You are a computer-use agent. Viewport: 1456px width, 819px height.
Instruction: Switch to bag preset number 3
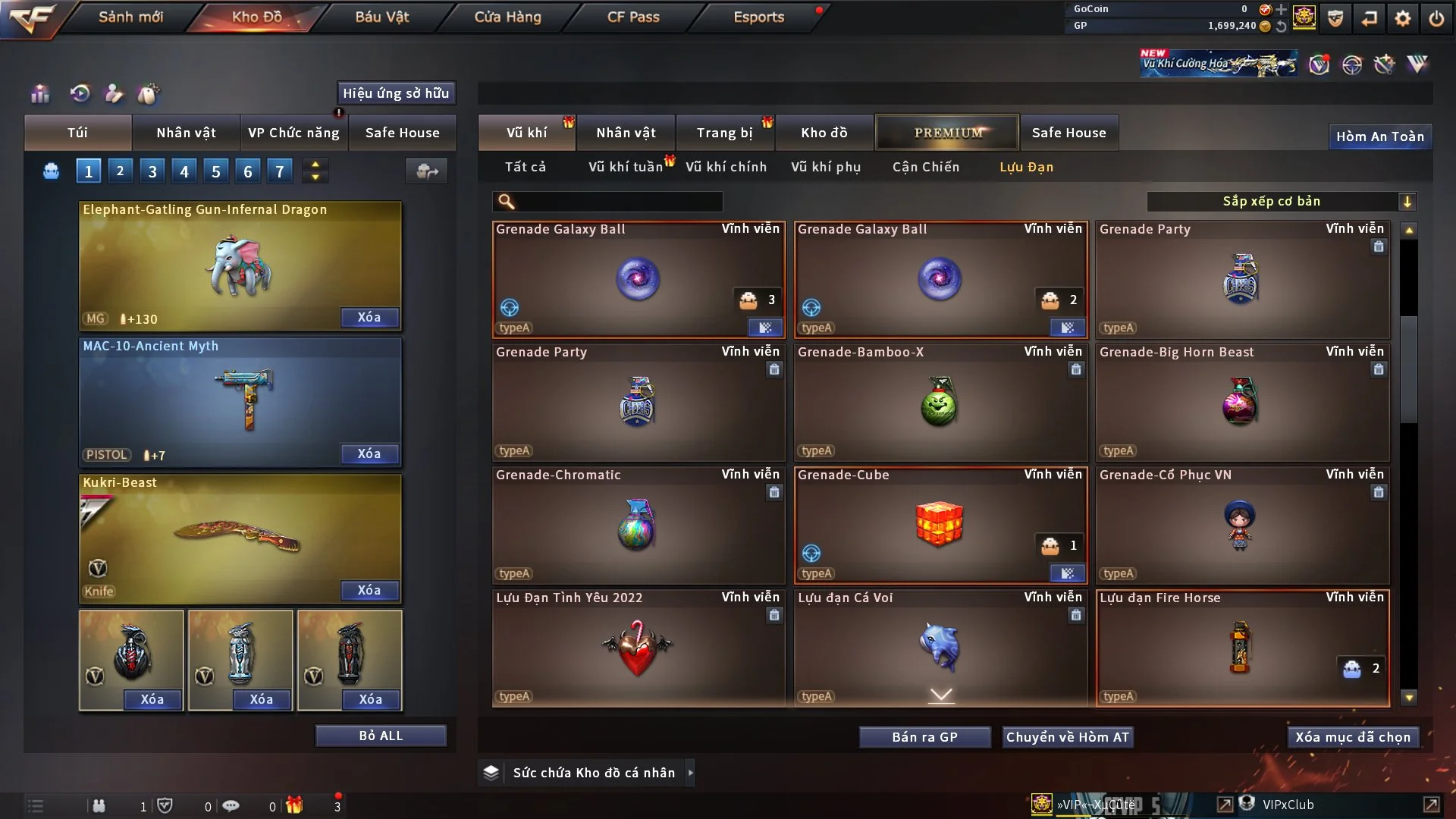(x=152, y=171)
